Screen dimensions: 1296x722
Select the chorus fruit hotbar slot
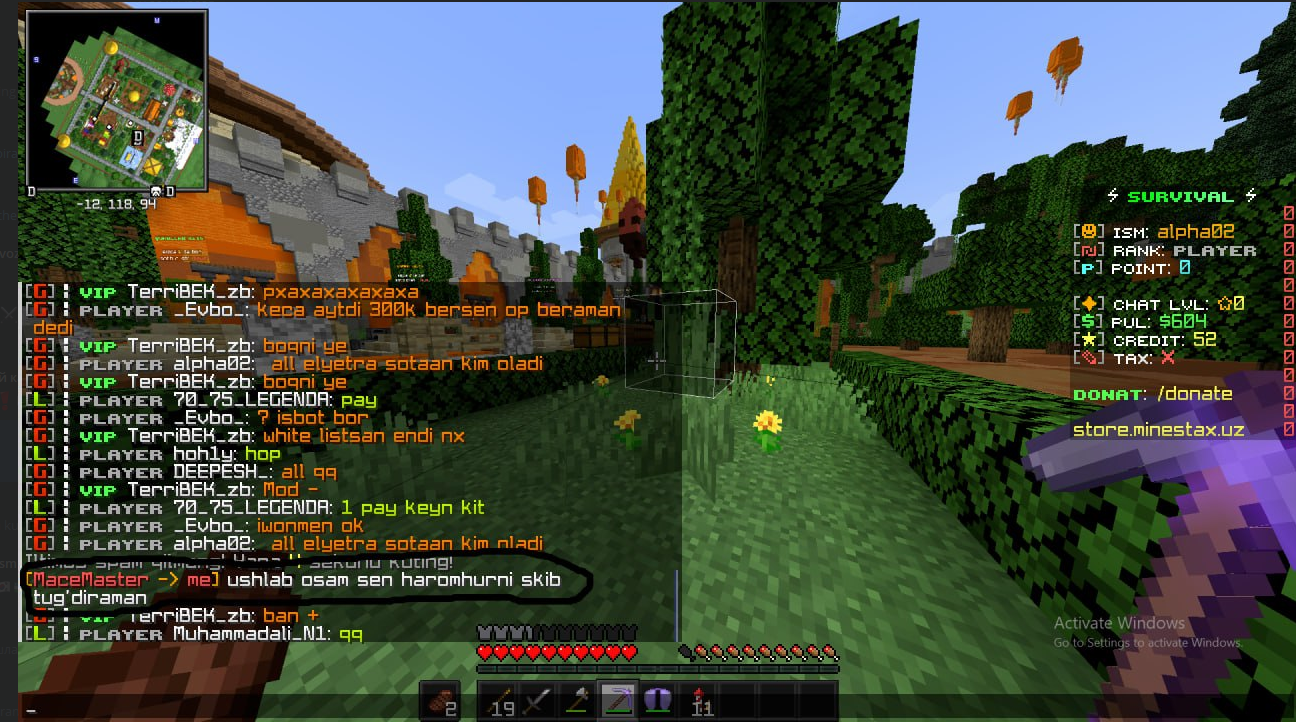(660, 700)
